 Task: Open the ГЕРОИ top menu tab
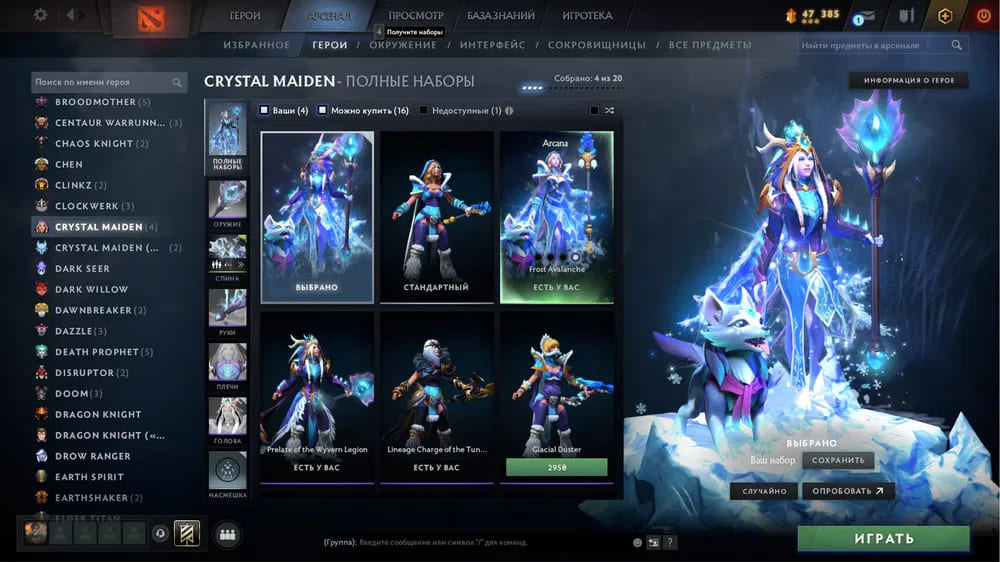point(245,16)
